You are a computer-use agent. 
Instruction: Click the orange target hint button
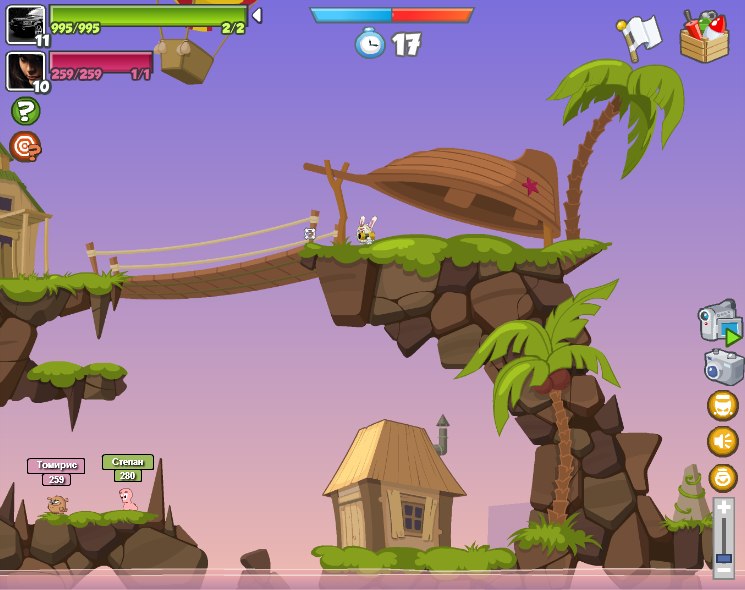coord(25,146)
